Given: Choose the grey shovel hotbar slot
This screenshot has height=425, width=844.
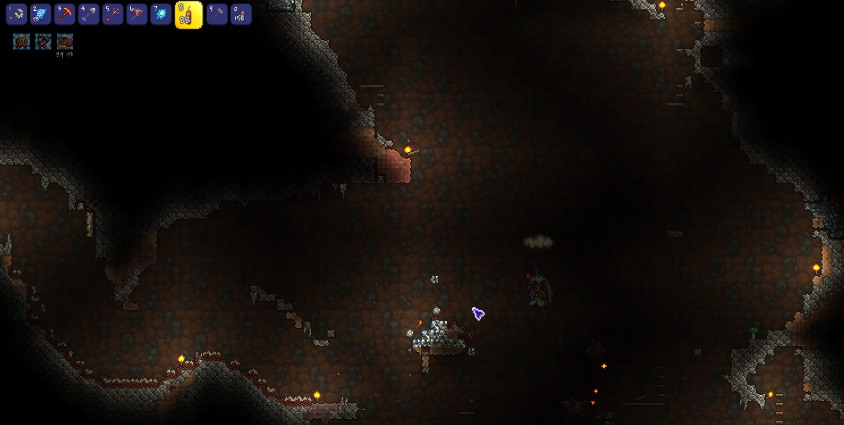Looking at the screenshot, I should point(88,14).
